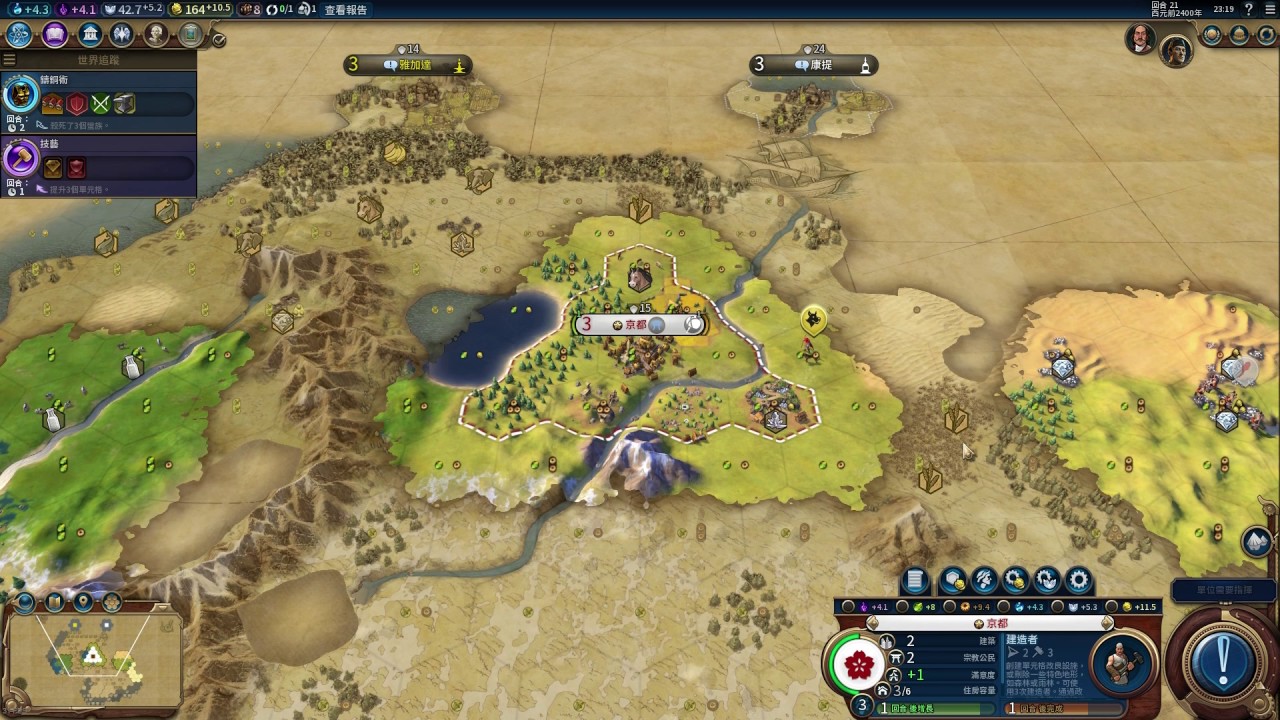Open the religion screen icon
Screen dimensions: 1280x720
[123, 35]
